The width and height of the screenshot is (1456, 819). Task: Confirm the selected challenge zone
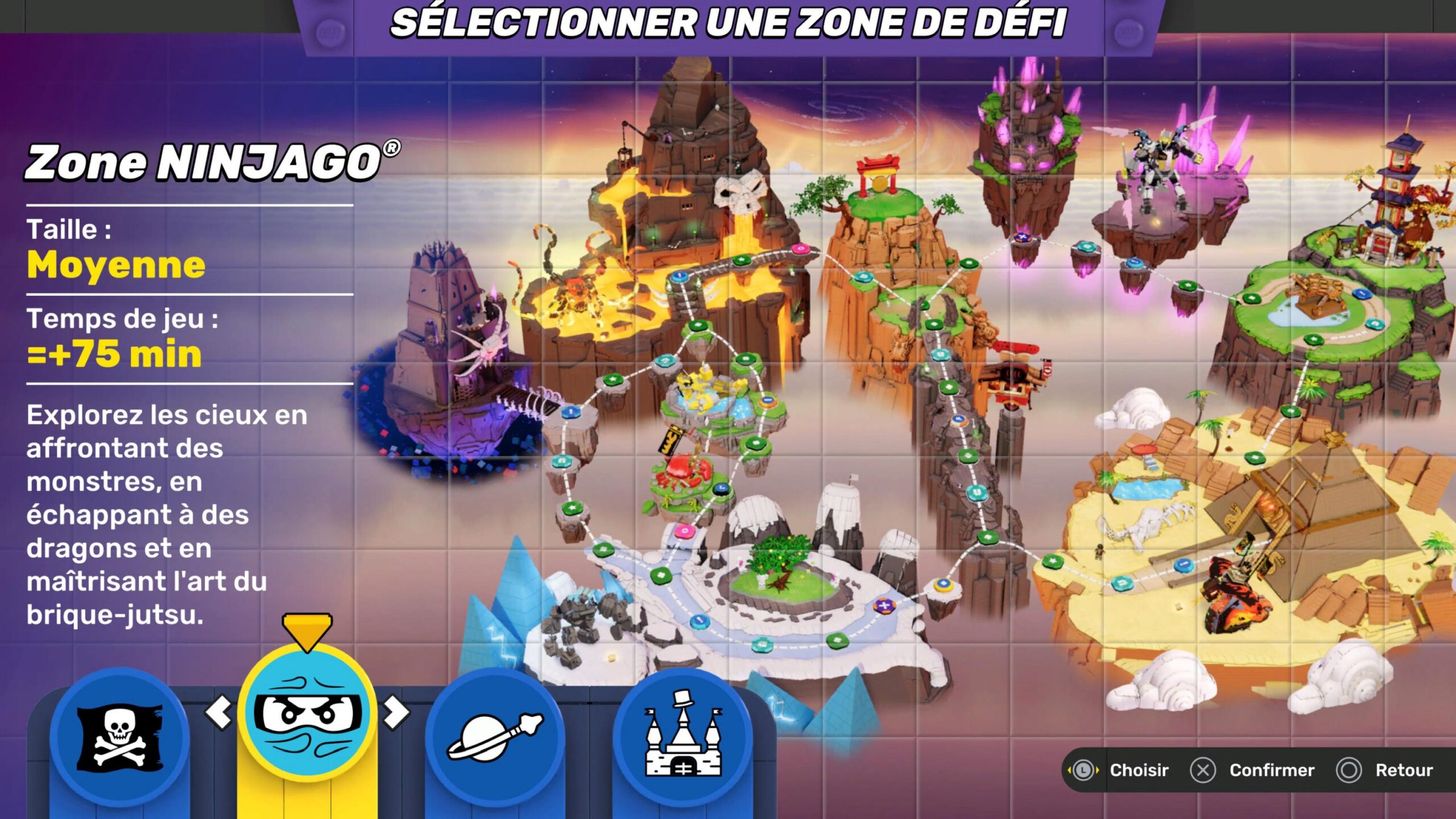coord(1252,770)
